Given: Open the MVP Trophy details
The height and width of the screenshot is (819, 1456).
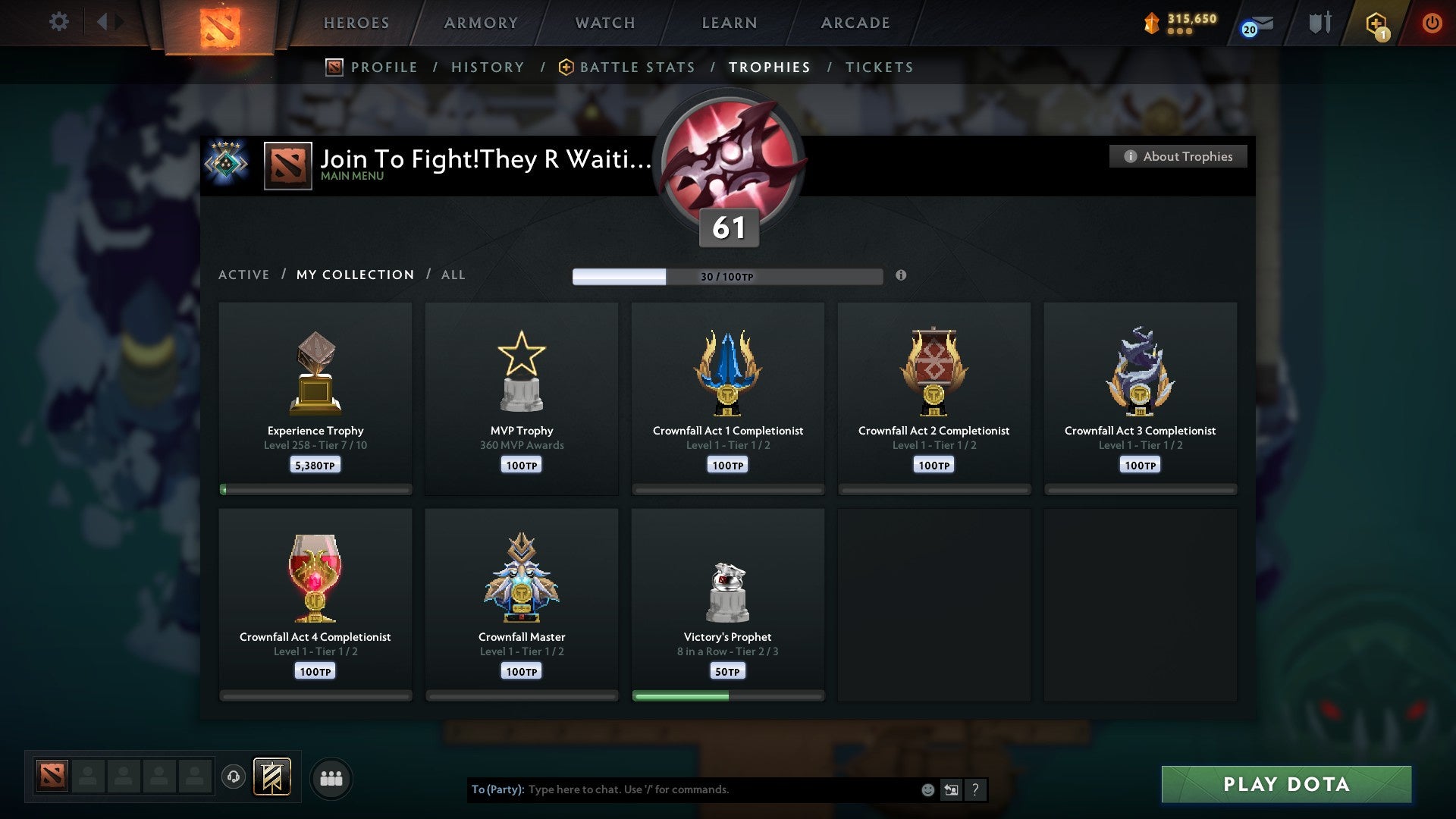Looking at the screenshot, I should tap(522, 394).
